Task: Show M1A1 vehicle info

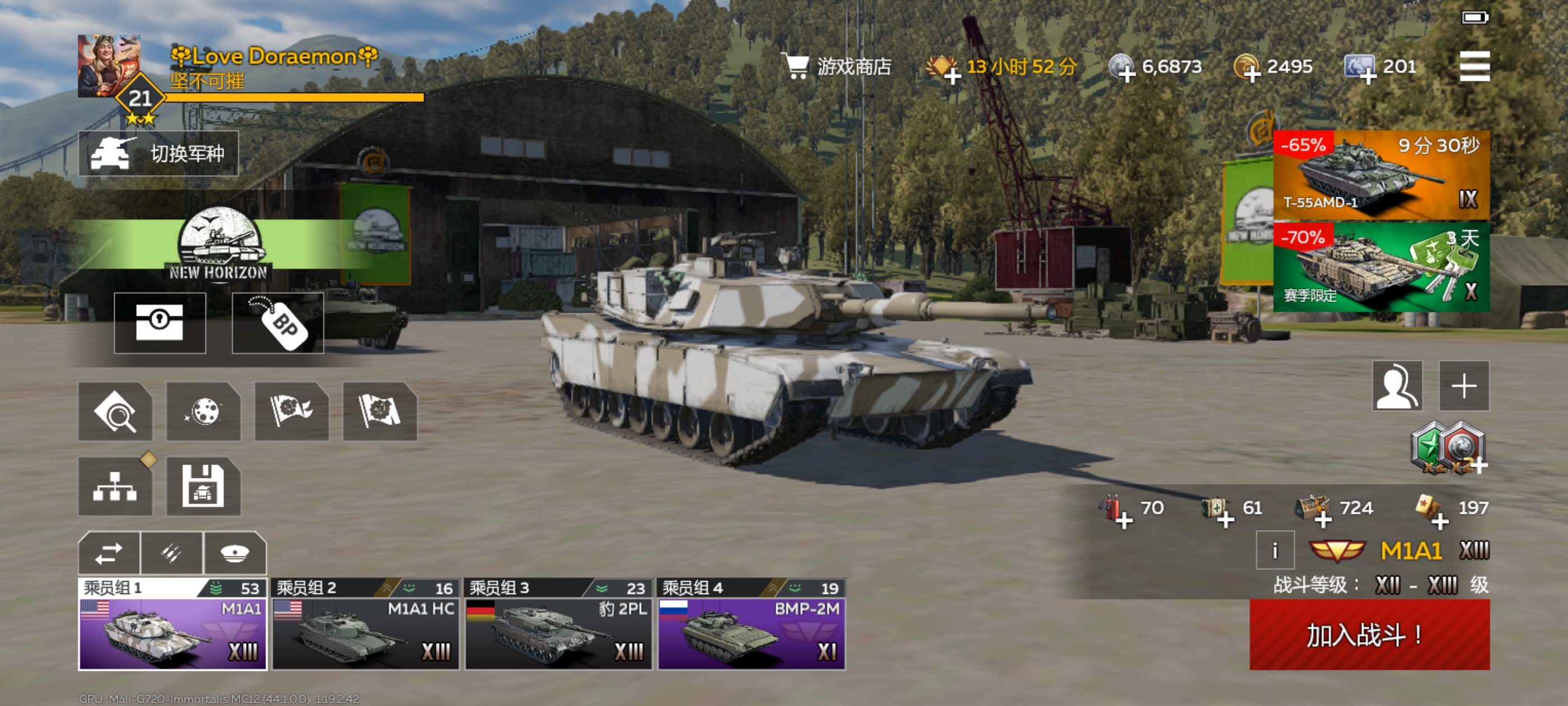Action: click(1274, 551)
